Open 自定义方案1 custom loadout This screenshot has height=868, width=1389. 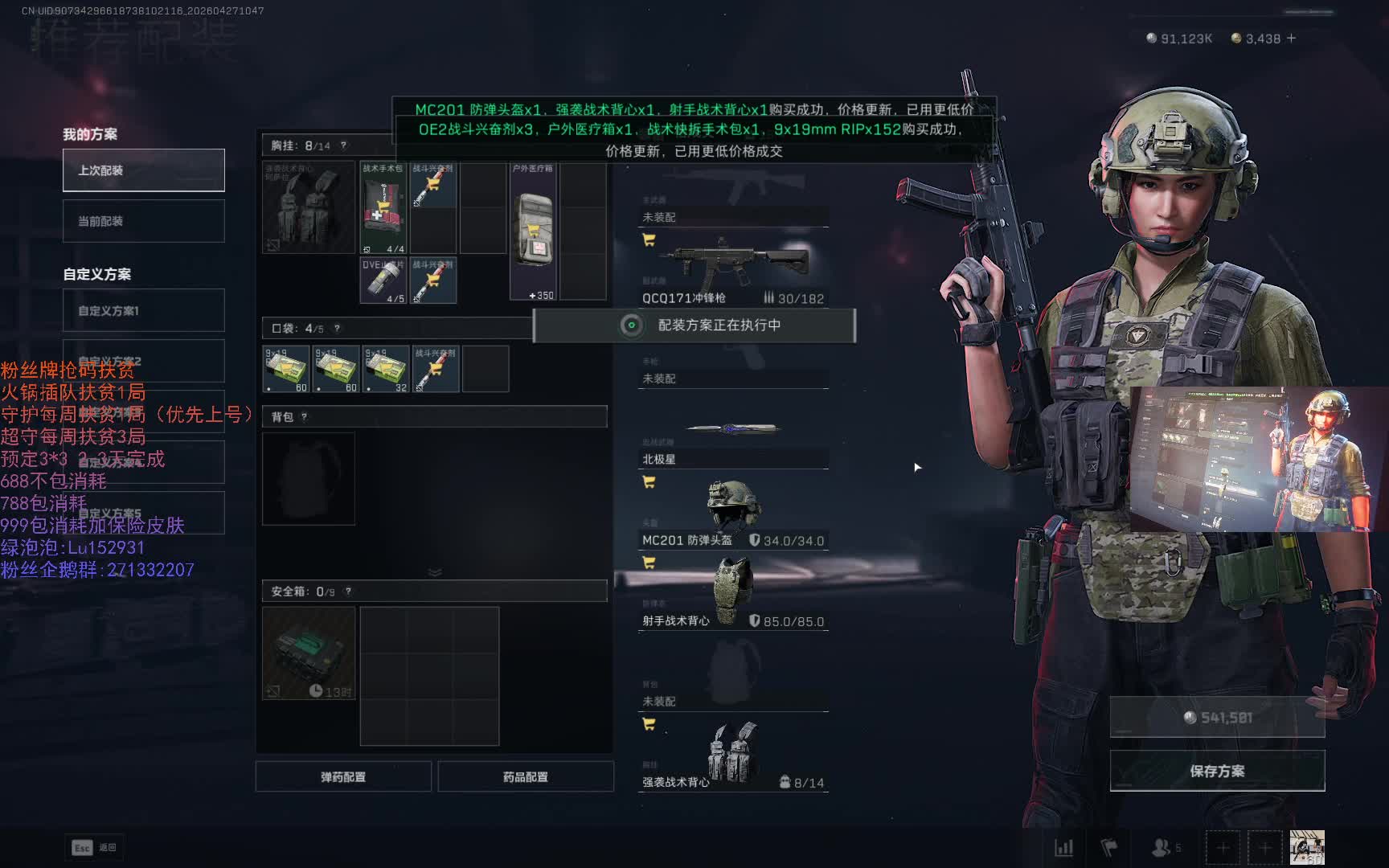pyautogui.click(x=144, y=311)
